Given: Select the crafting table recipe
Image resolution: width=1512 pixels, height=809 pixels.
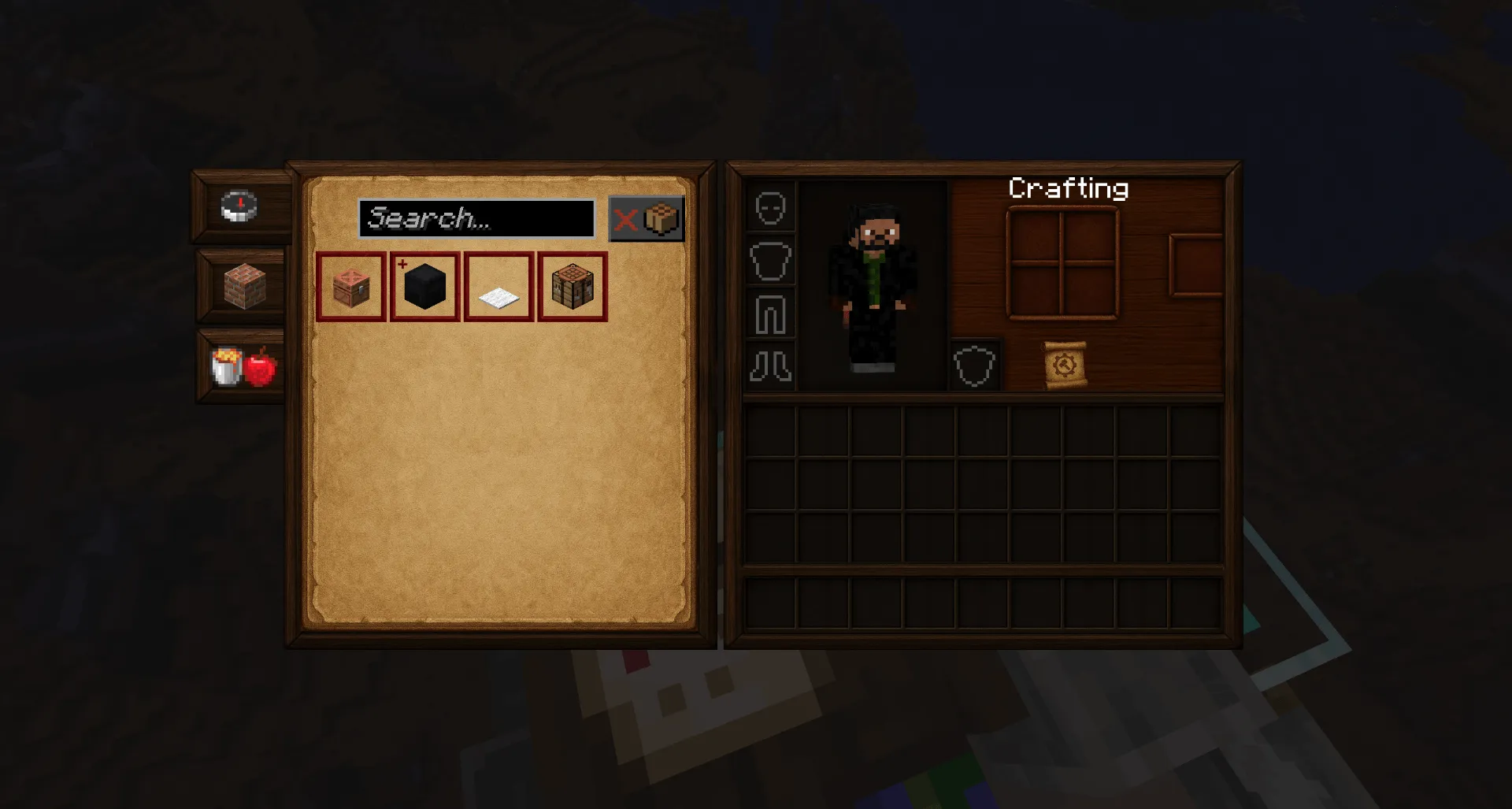Looking at the screenshot, I should pos(573,287).
